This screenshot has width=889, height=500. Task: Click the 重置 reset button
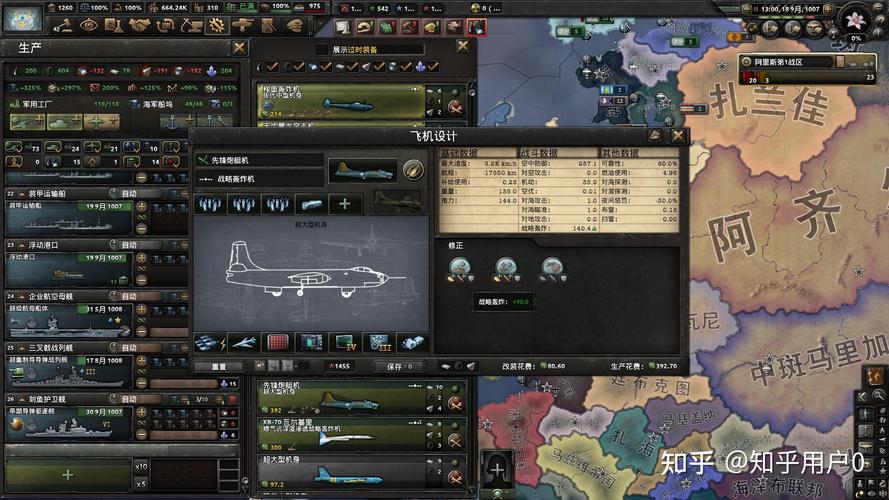click(x=219, y=366)
